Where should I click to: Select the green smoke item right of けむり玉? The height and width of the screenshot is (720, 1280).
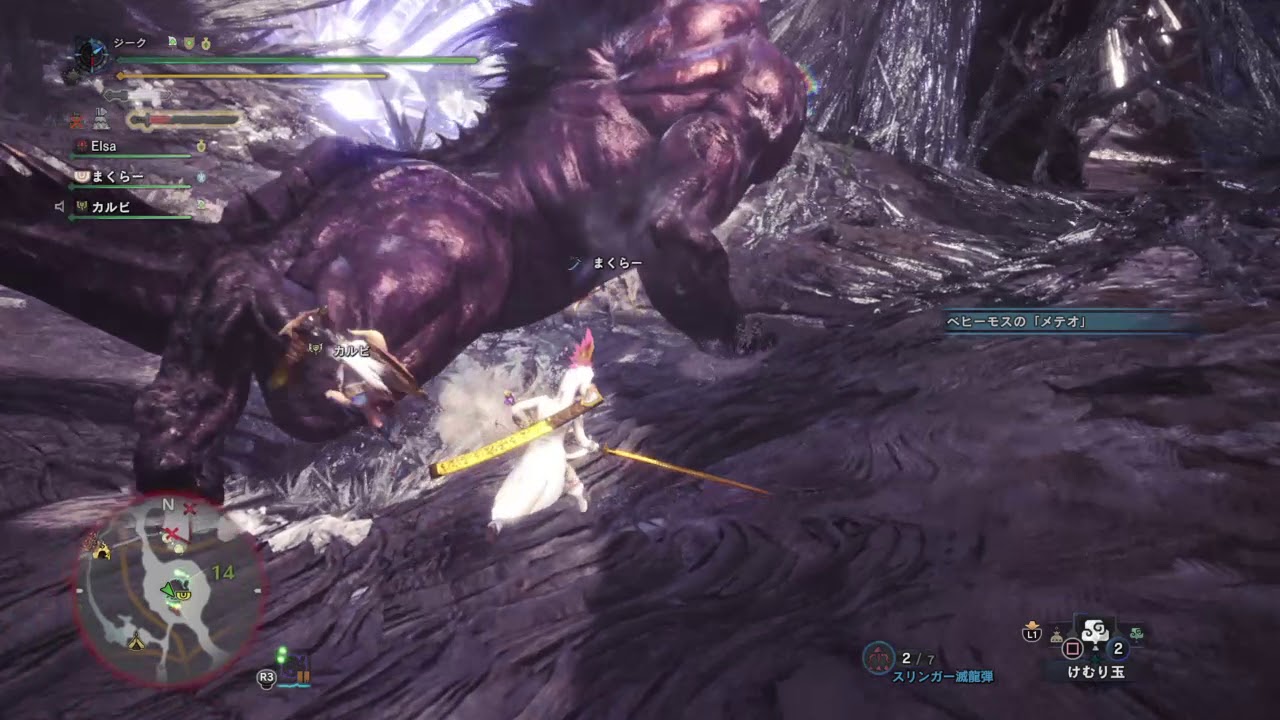coord(1136,632)
